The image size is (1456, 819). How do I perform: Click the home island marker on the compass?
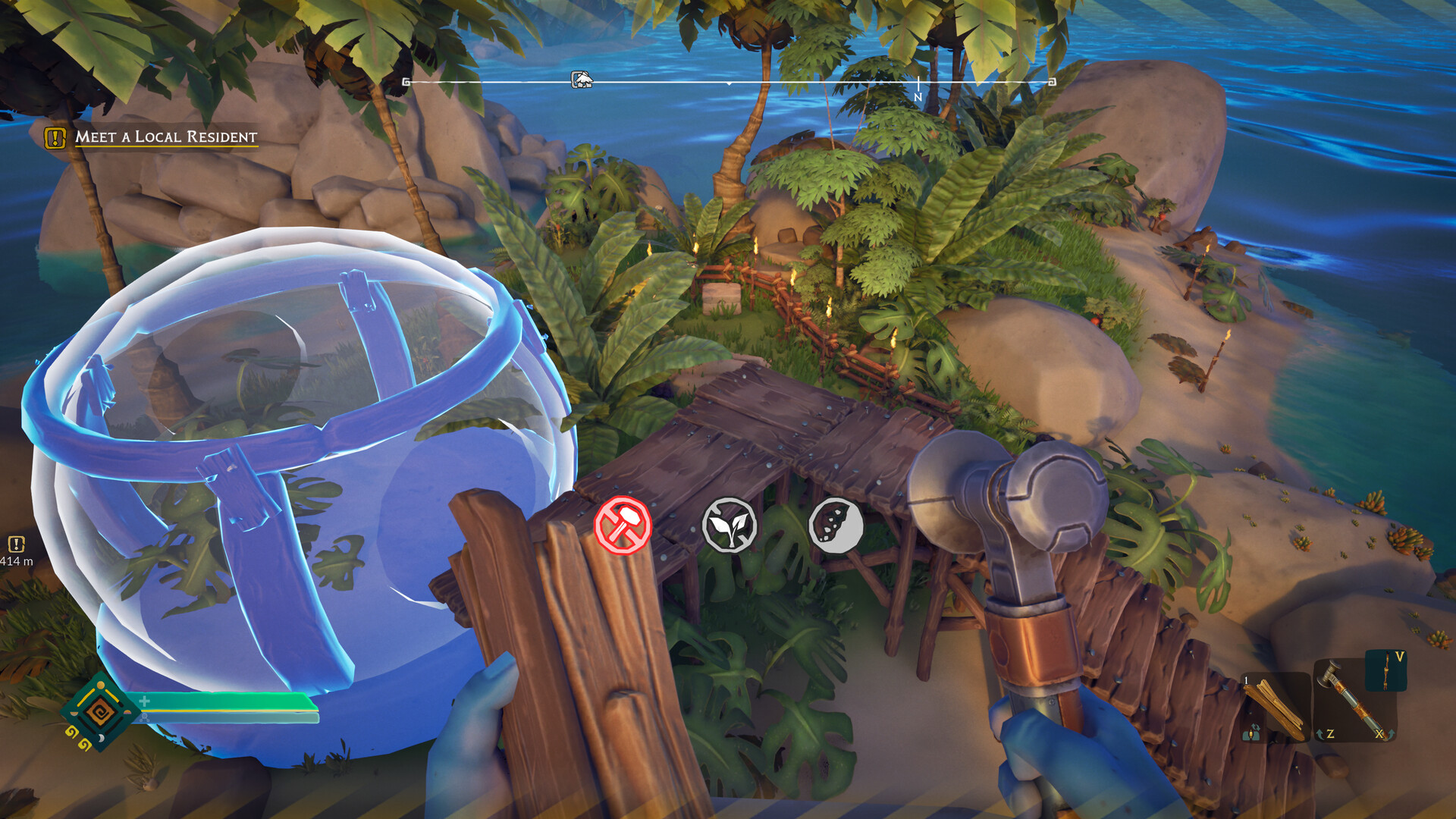tap(580, 80)
